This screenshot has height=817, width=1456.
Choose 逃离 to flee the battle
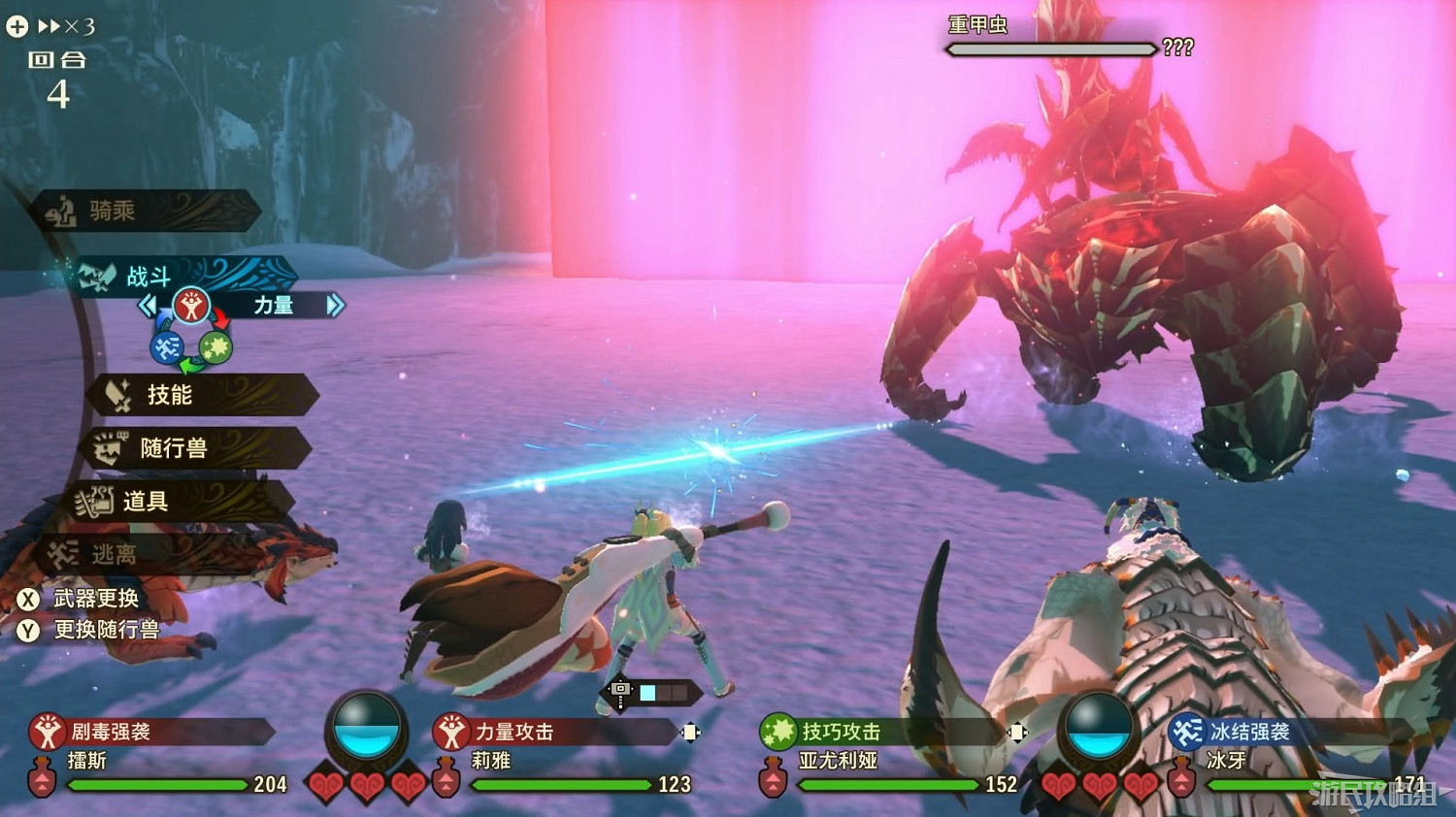point(116,552)
